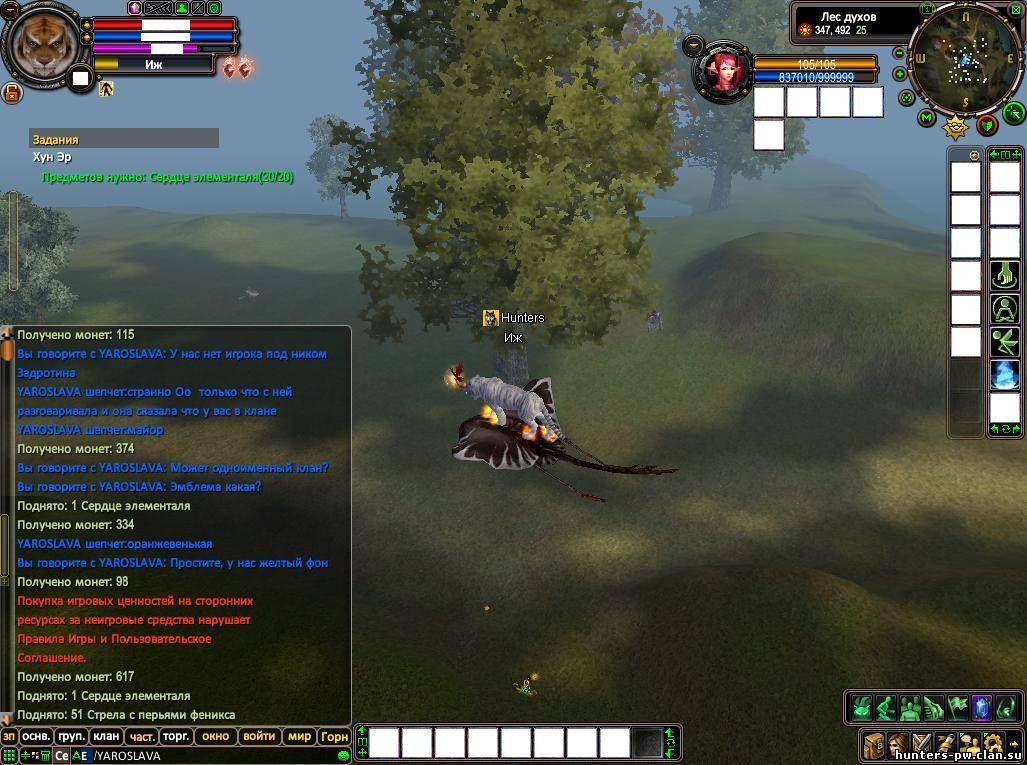Click the войти chat button
The image size is (1027, 765).
[259, 736]
